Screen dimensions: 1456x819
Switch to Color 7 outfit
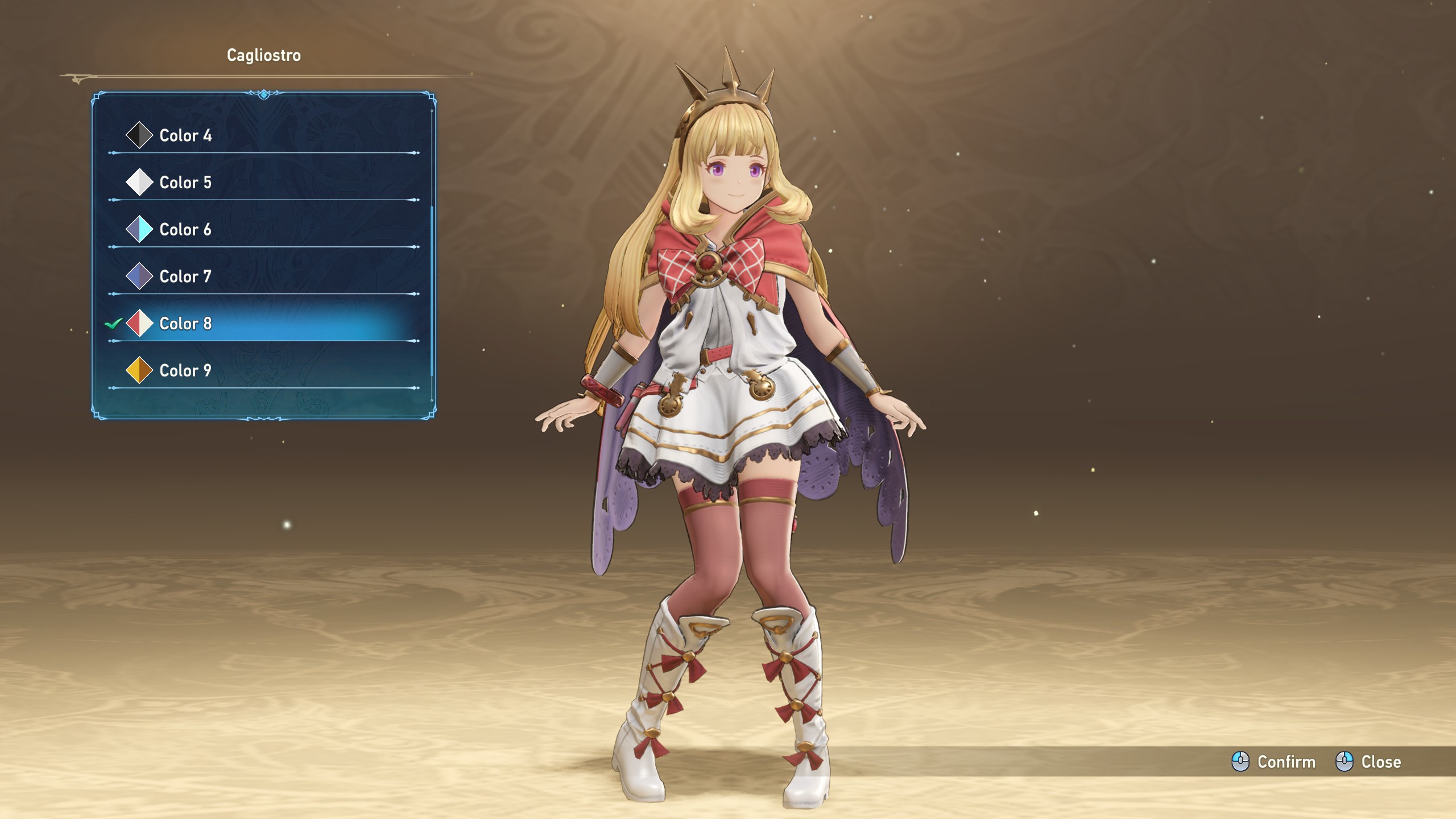coord(185,276)
